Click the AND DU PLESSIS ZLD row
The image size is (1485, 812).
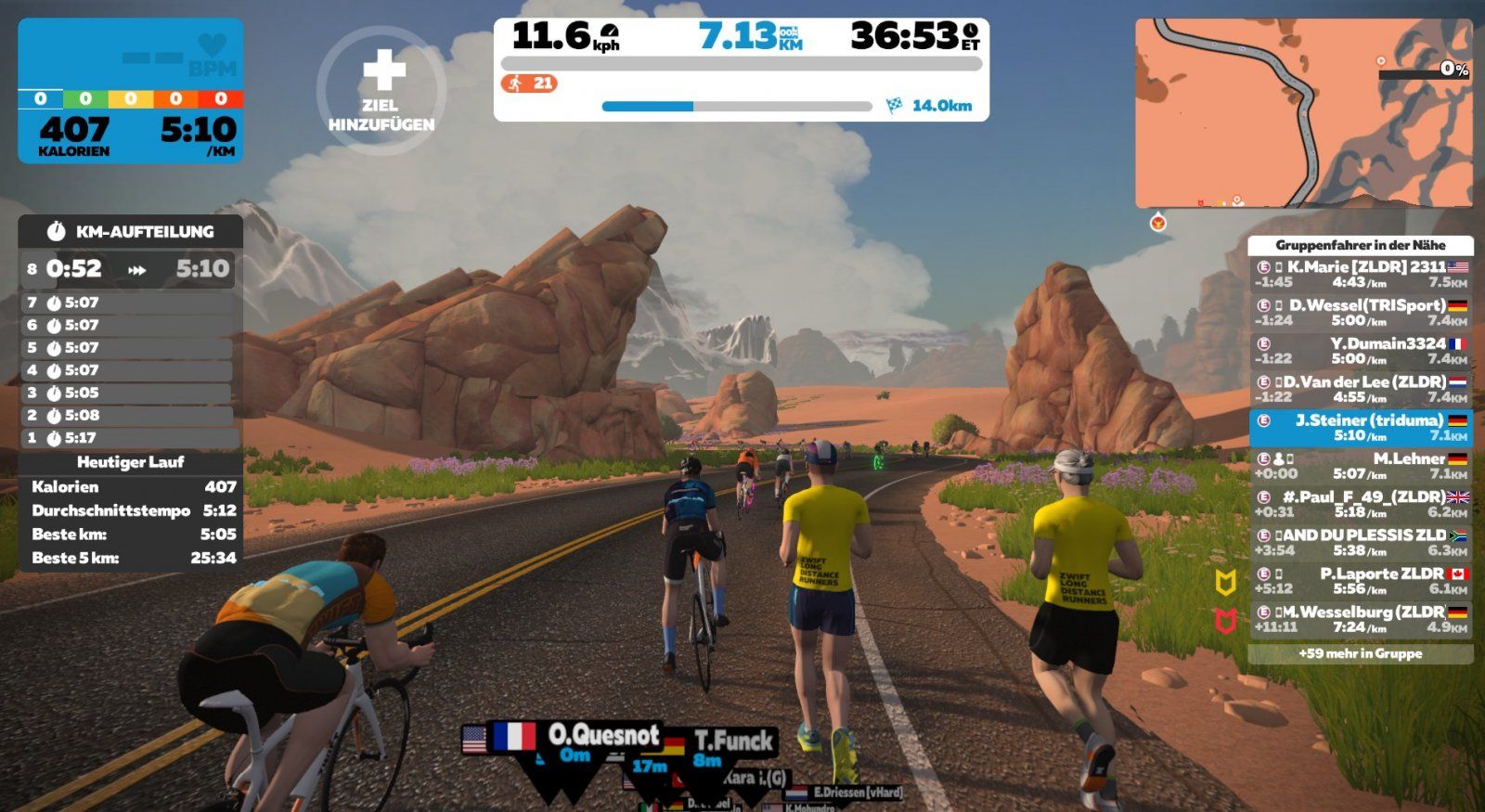pos(1360,543)
